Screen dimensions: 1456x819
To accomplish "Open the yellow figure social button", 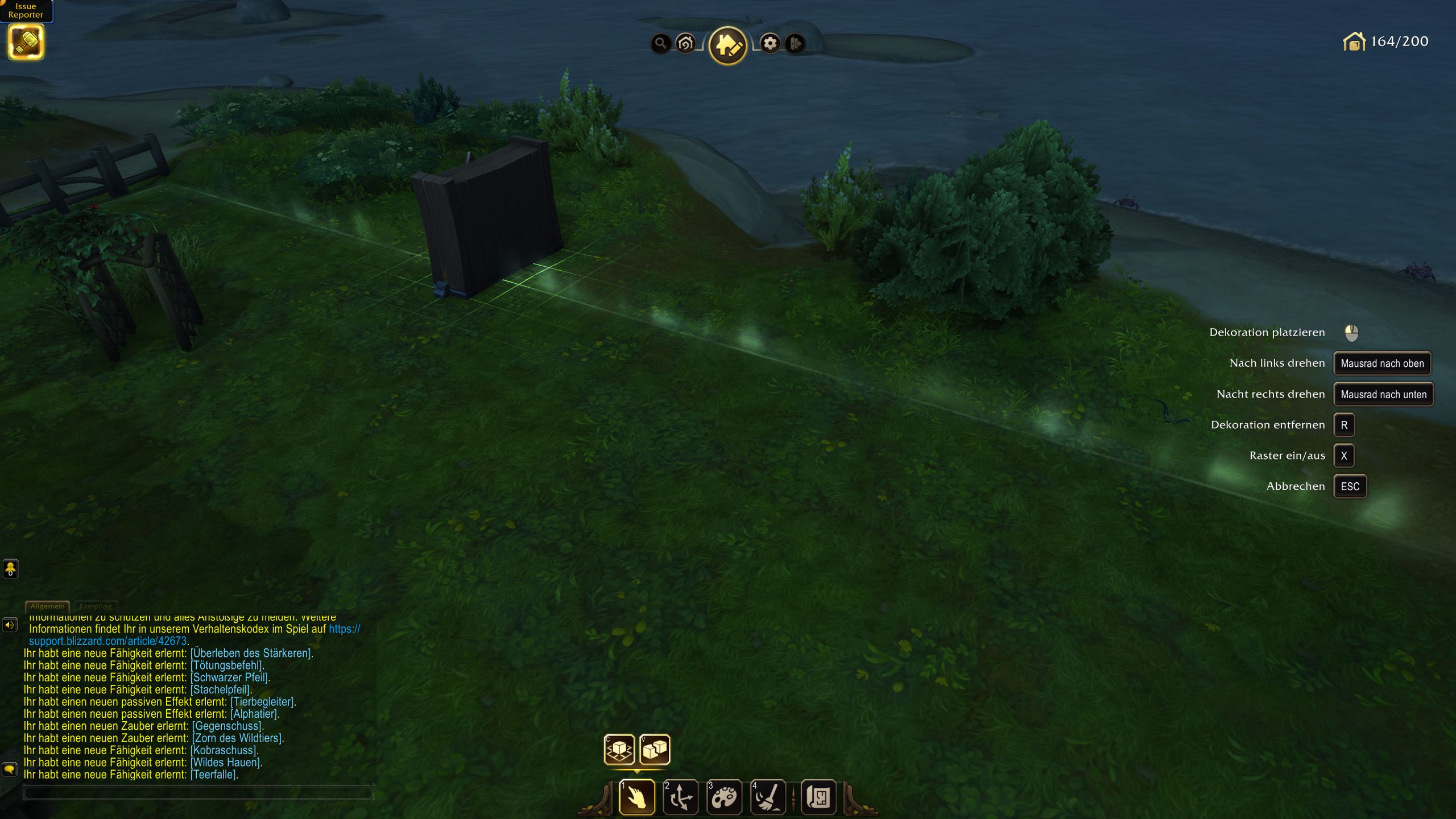I will coord(10,568).
